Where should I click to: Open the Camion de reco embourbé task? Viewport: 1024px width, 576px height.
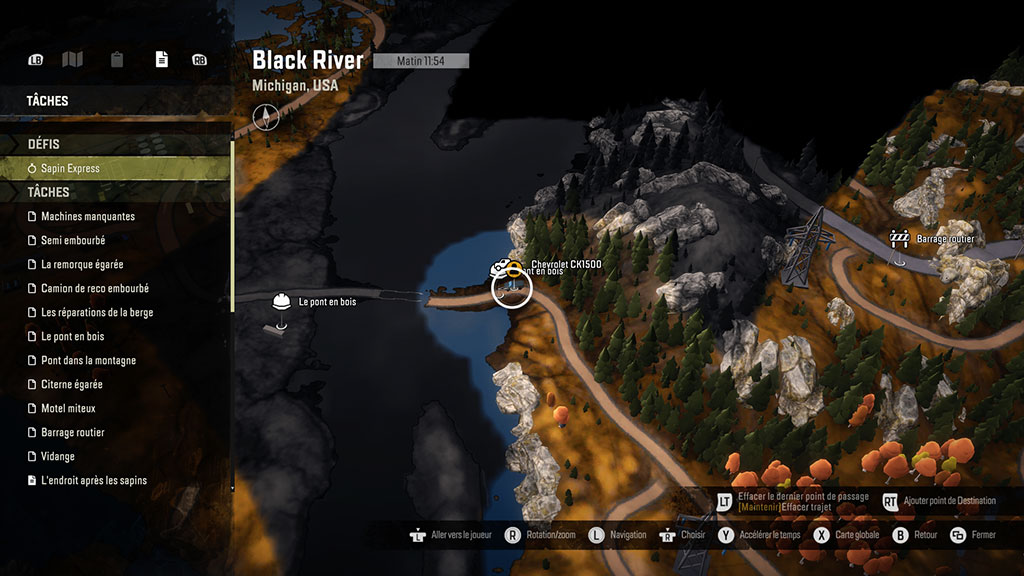(95, 289)
